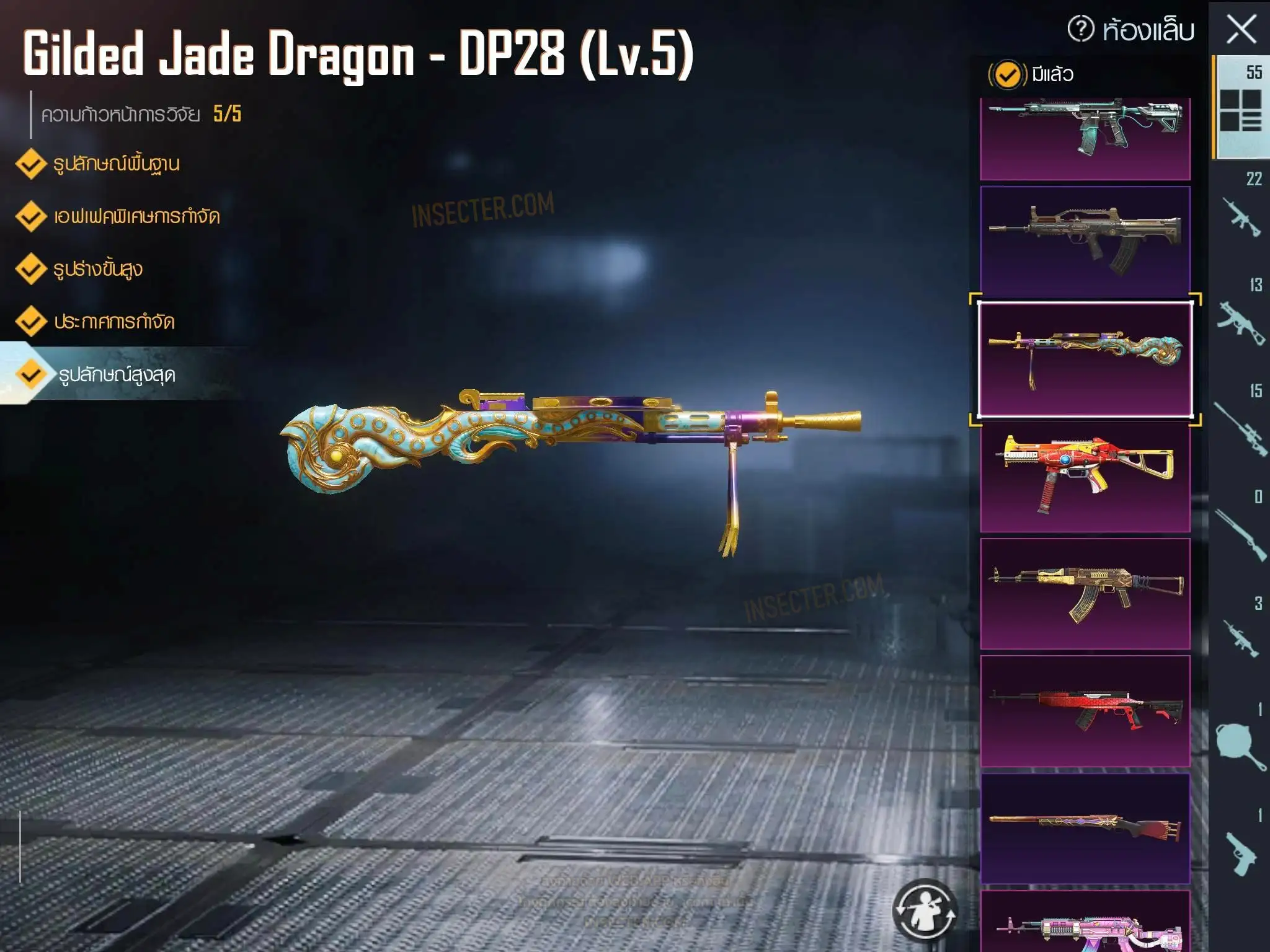Select the รูปร่างขั้นสูง level entry
The image size is (1270, 952).
(x=97, y=270)
